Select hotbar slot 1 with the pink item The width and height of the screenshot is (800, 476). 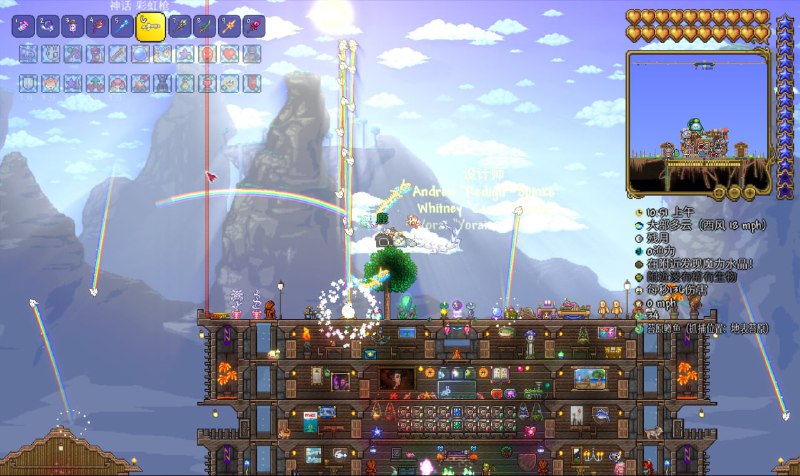click(x=23, y=26)
